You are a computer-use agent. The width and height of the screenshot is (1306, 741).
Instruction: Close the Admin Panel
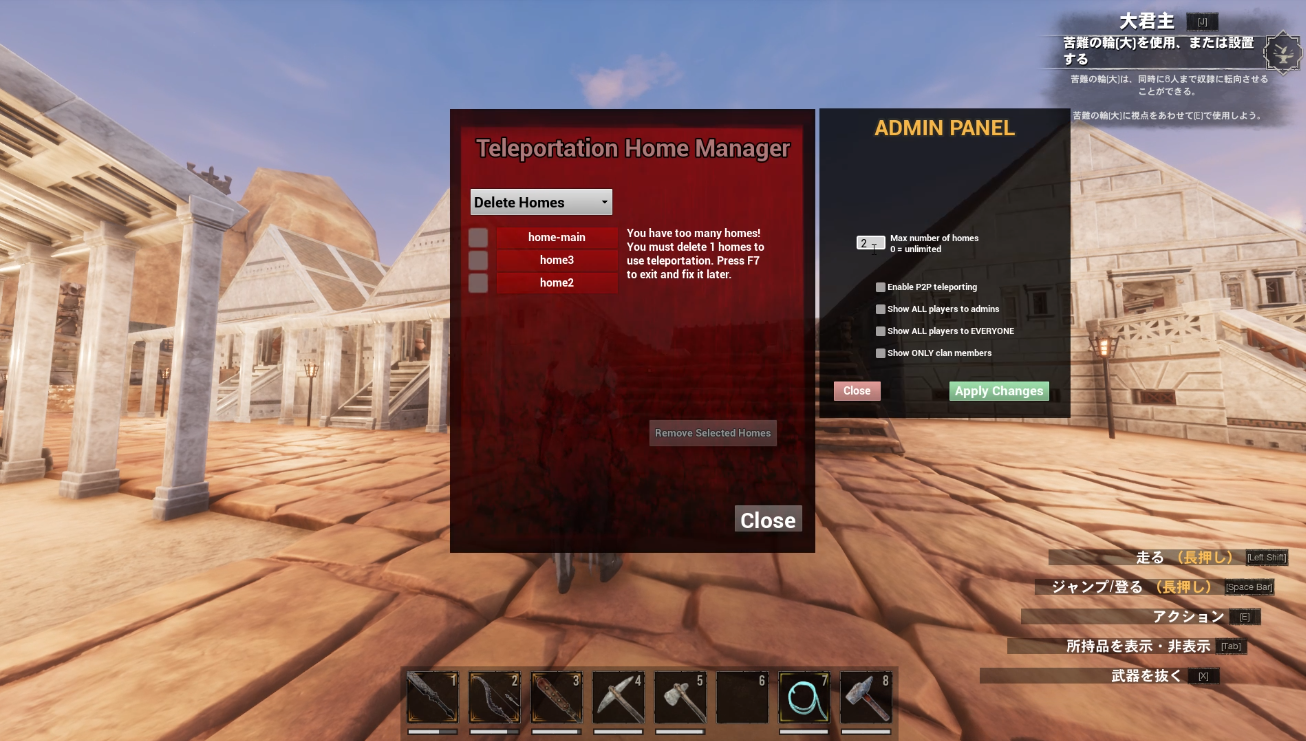click(x=857, y=391)
